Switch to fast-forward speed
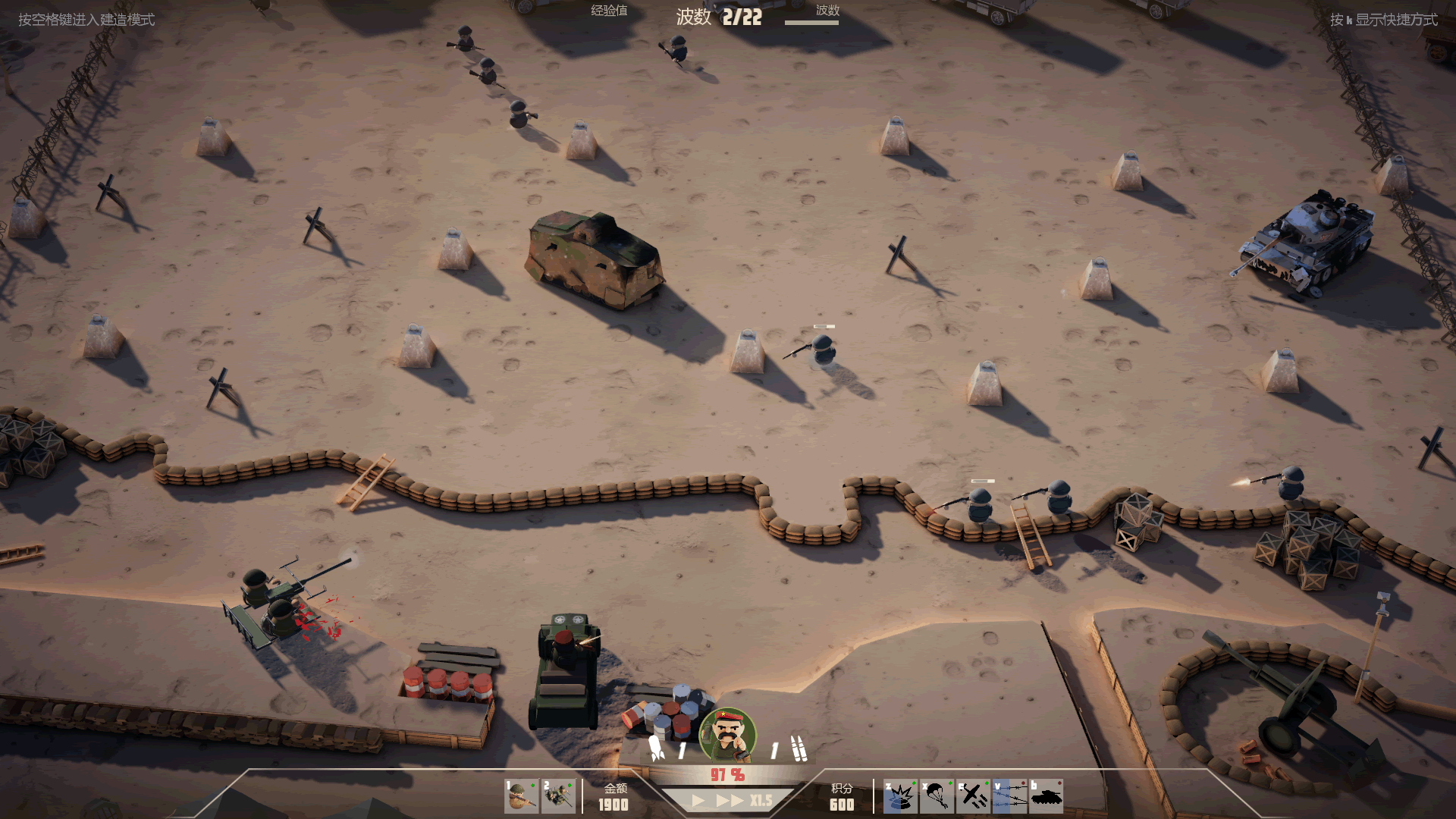The image size is (1456, 819). coord(729,801)
